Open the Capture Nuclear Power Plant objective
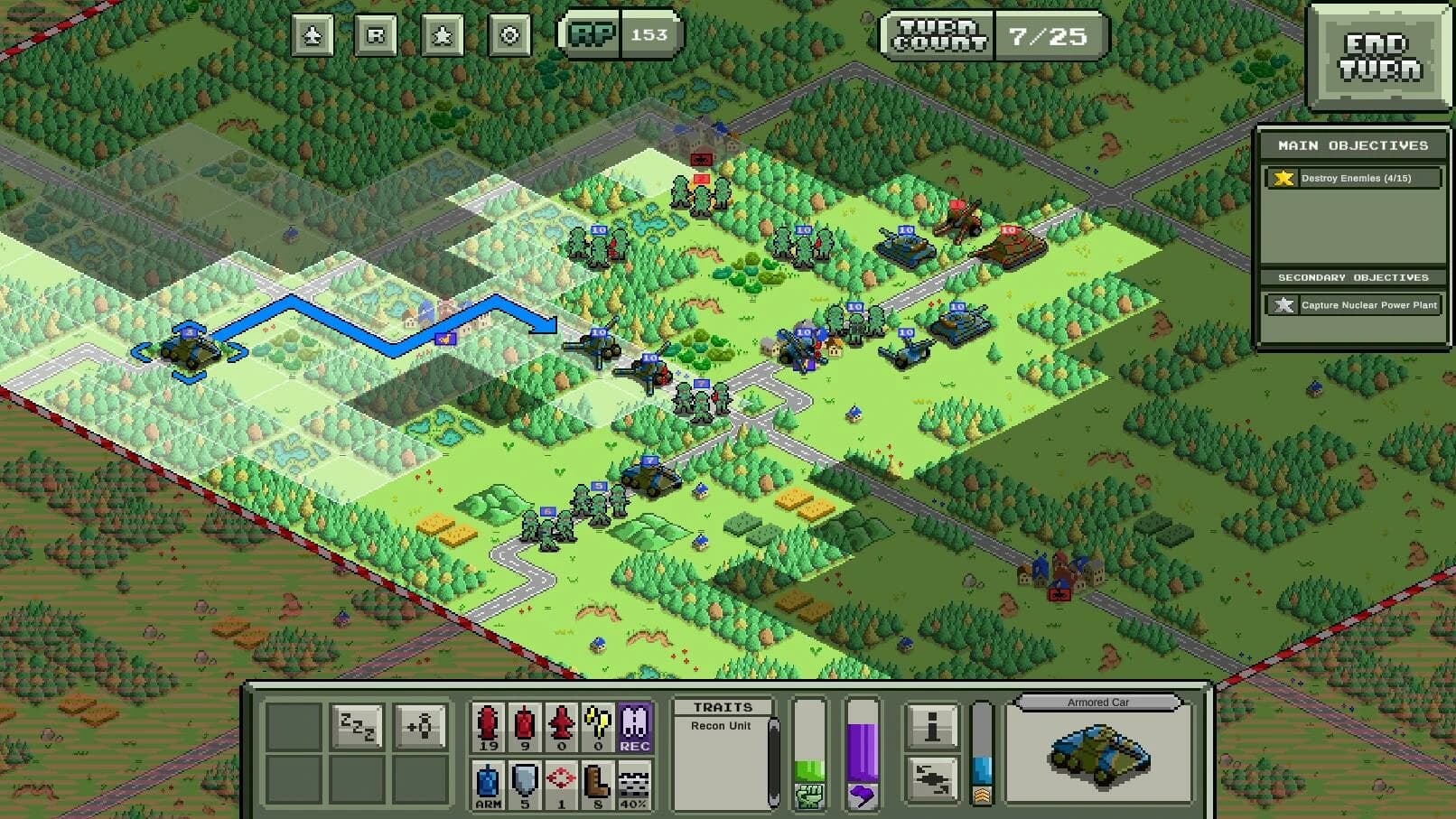This screenshot has width=1456, height=819. [1352, 305]
